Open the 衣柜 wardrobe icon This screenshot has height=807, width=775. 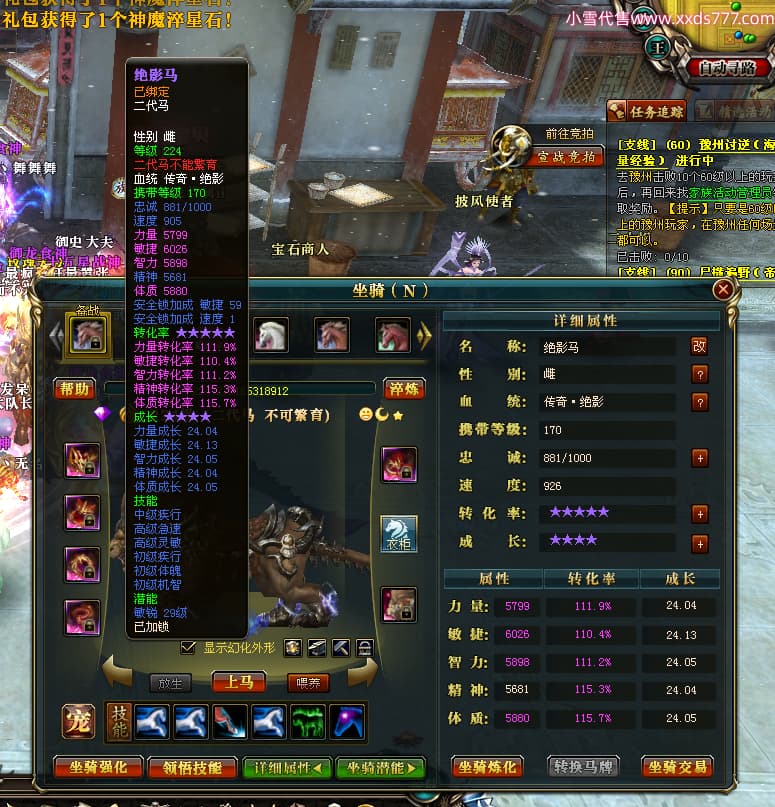tap(399, 534)
